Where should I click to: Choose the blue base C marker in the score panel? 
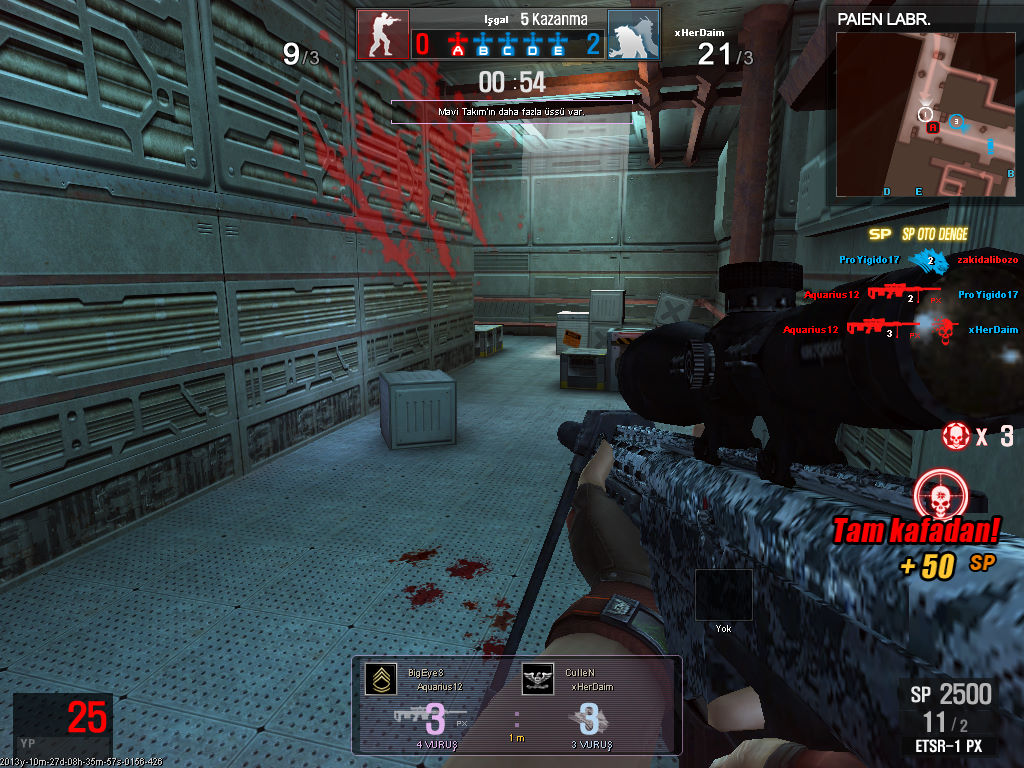509,43
